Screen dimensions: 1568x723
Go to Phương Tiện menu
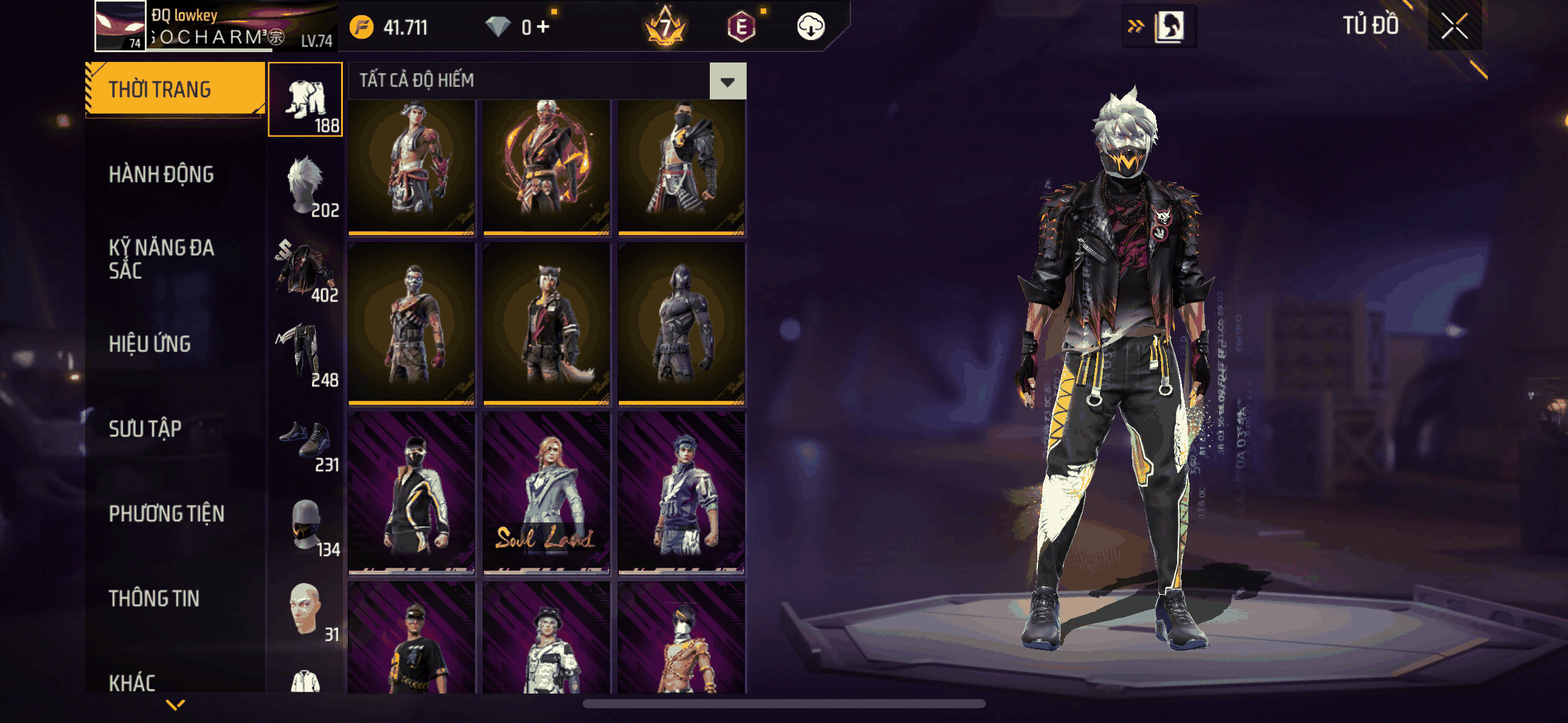click(166, 514)
